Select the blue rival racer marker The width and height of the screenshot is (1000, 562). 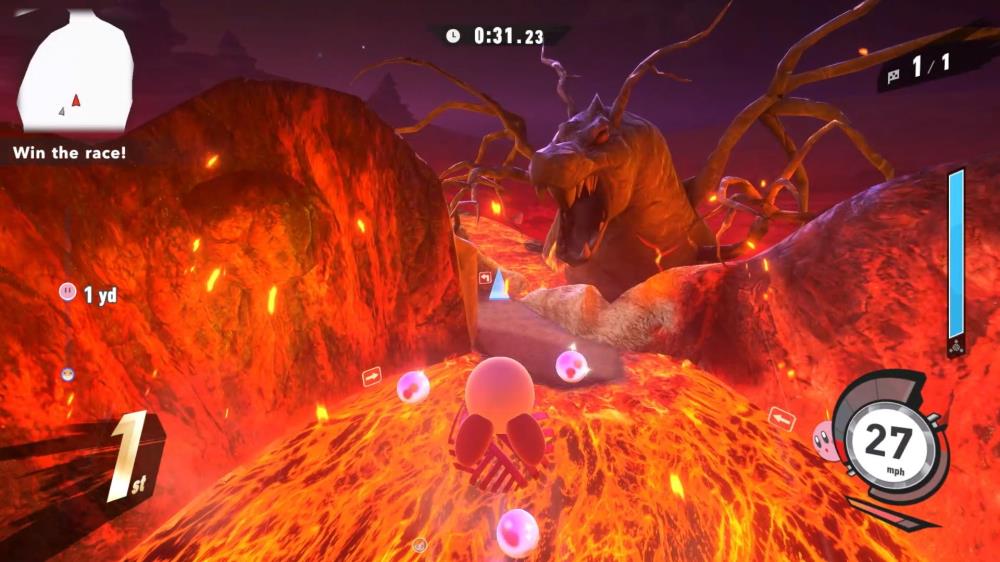68,374
